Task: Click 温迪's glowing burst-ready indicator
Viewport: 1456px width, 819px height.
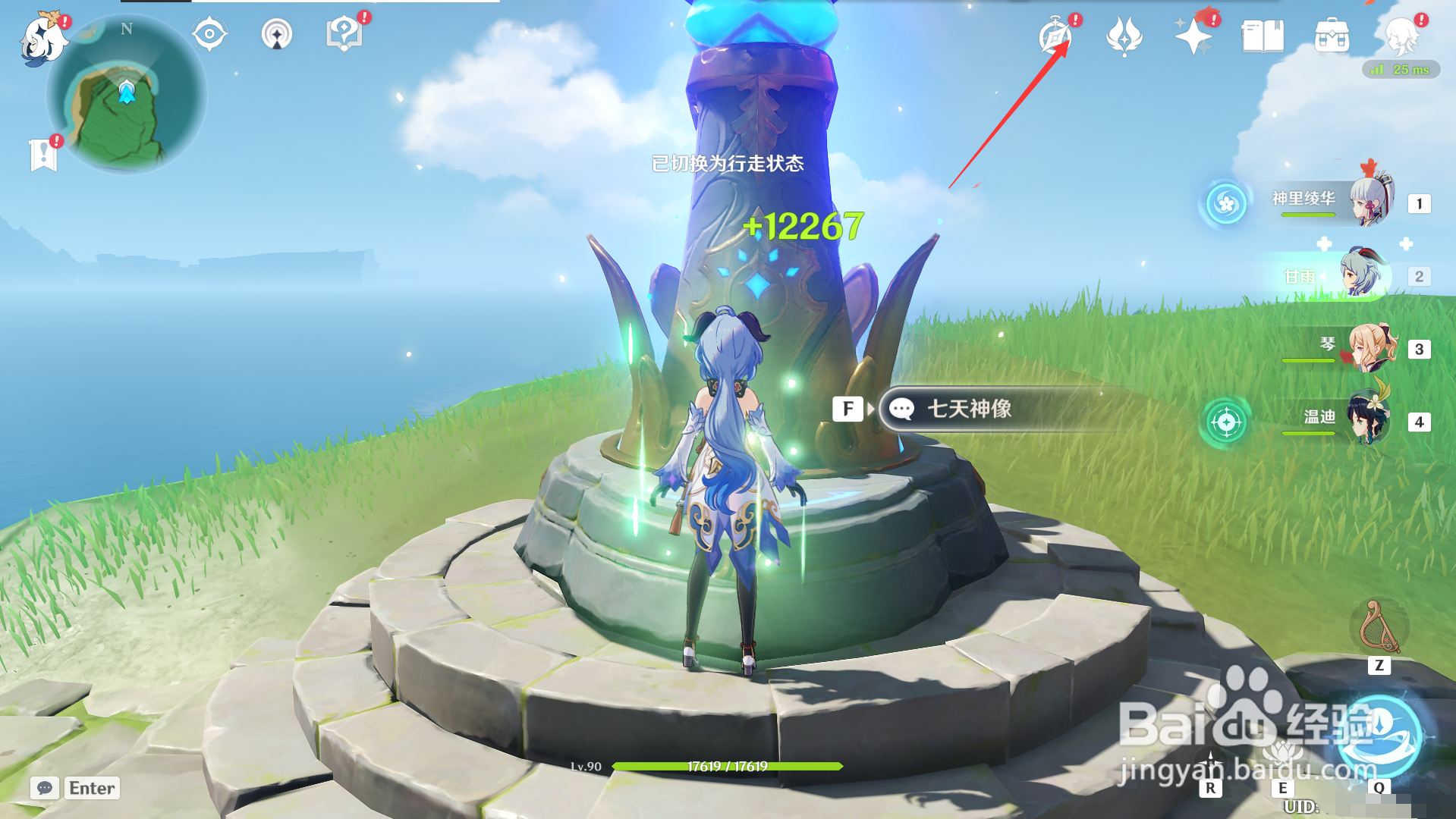Action: [x=1228, y=422]
